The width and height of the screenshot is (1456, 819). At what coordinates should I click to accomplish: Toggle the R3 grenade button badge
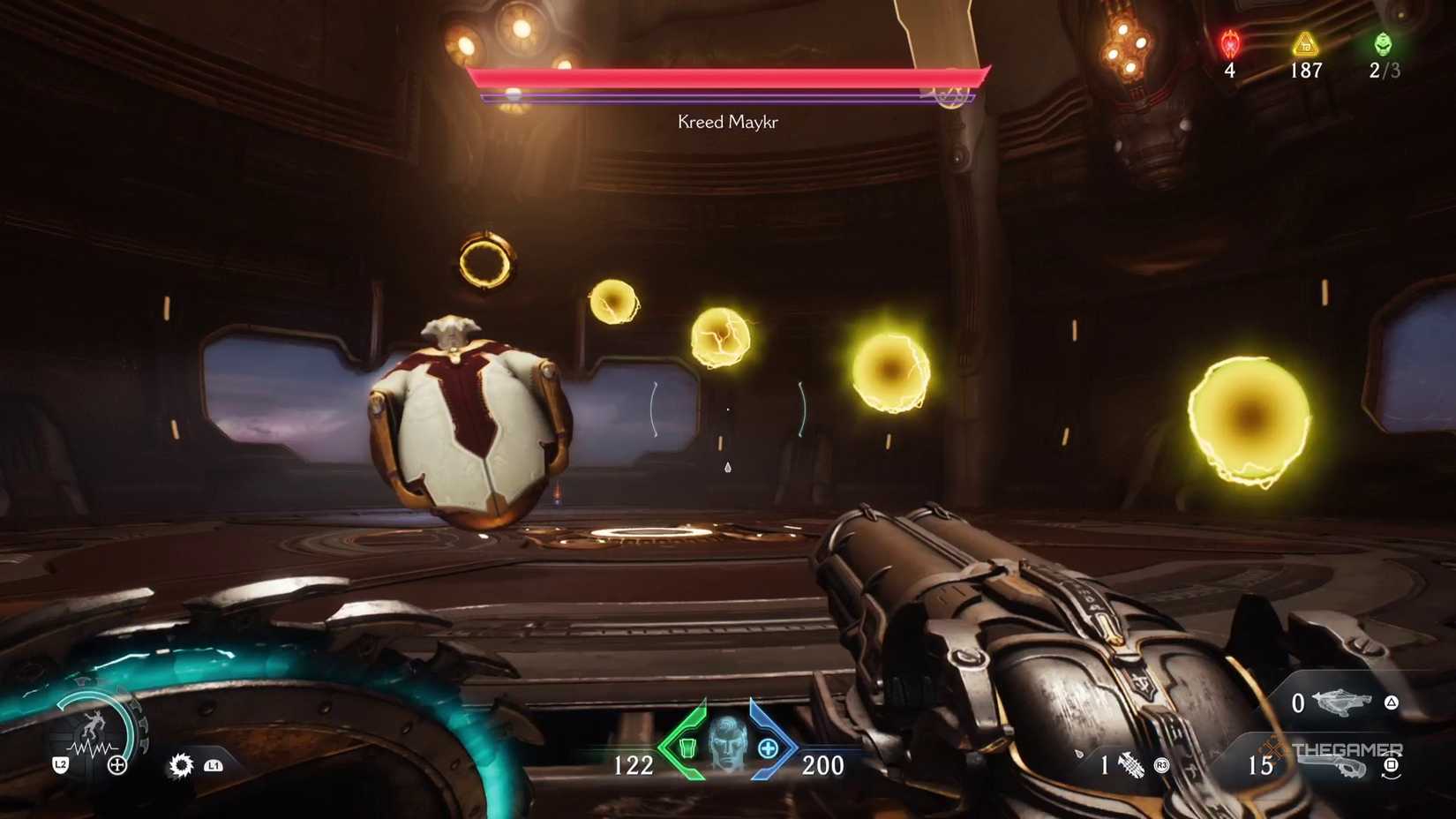click(1162, 765)
